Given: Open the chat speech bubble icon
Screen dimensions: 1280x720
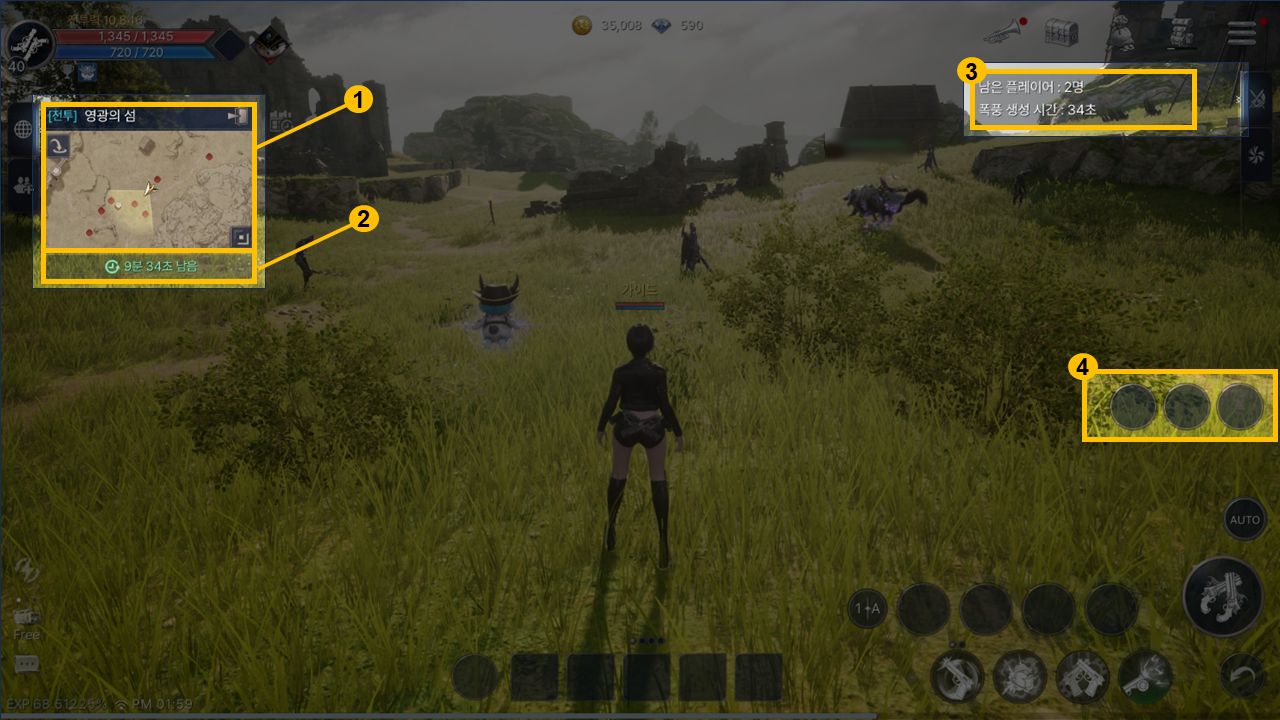Looking at the screenshot, I should point(27,664).
